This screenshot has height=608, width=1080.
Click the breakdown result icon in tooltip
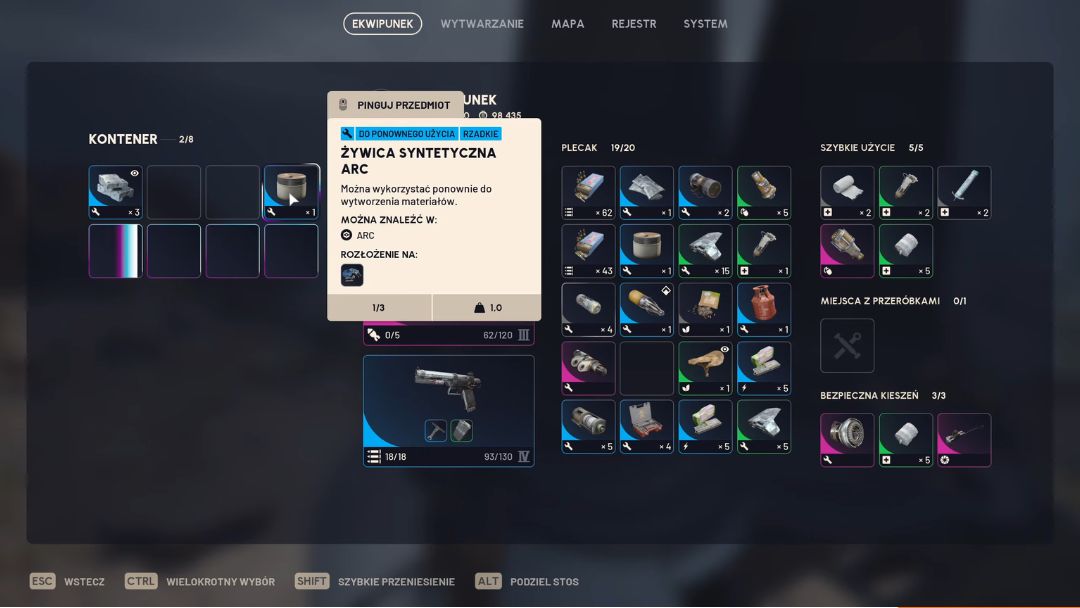[352, 275]
